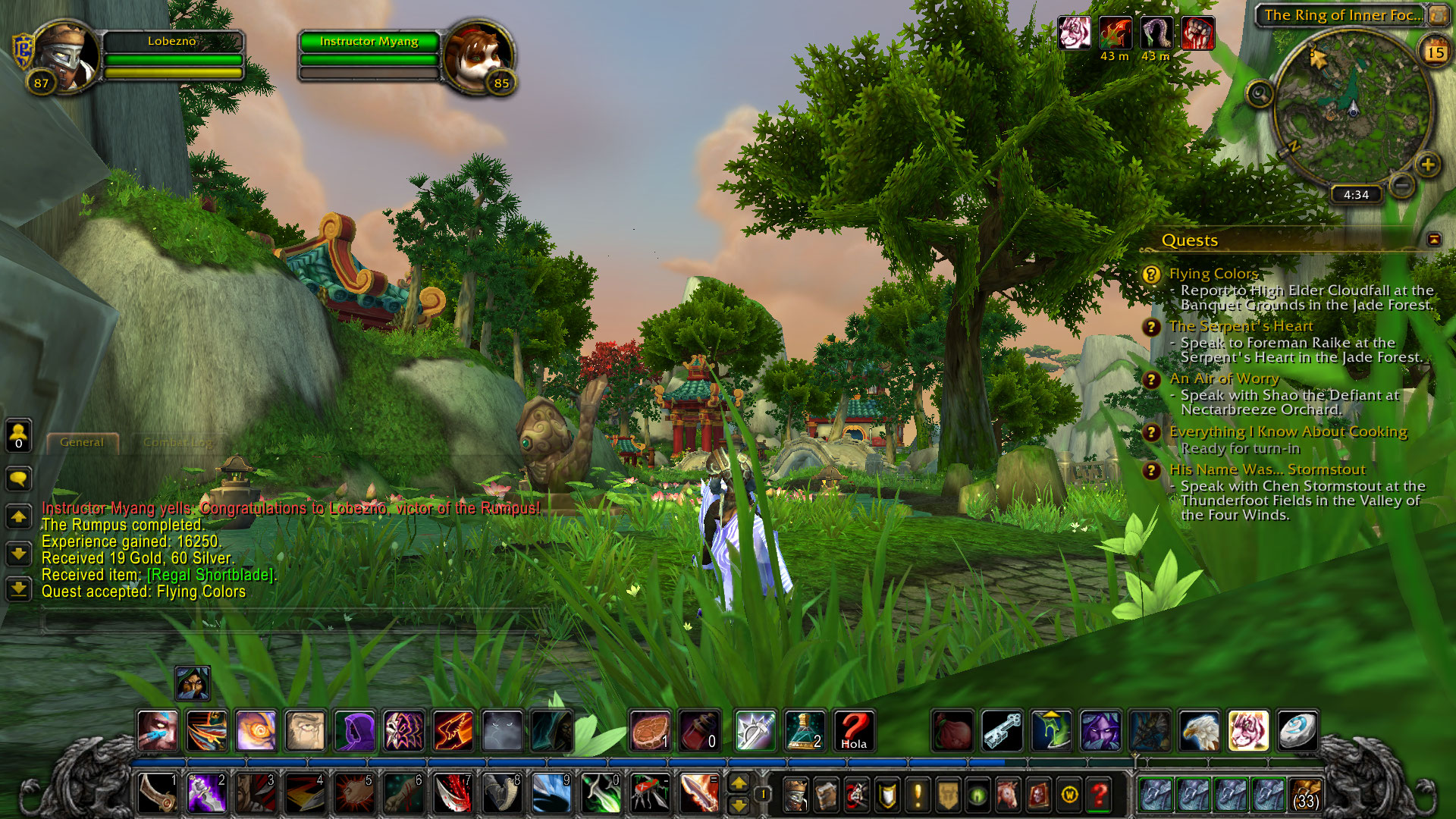Click the Regal Shortblade item link in chat
This screenshot has width=1456, height=819.
click(210, 575)
